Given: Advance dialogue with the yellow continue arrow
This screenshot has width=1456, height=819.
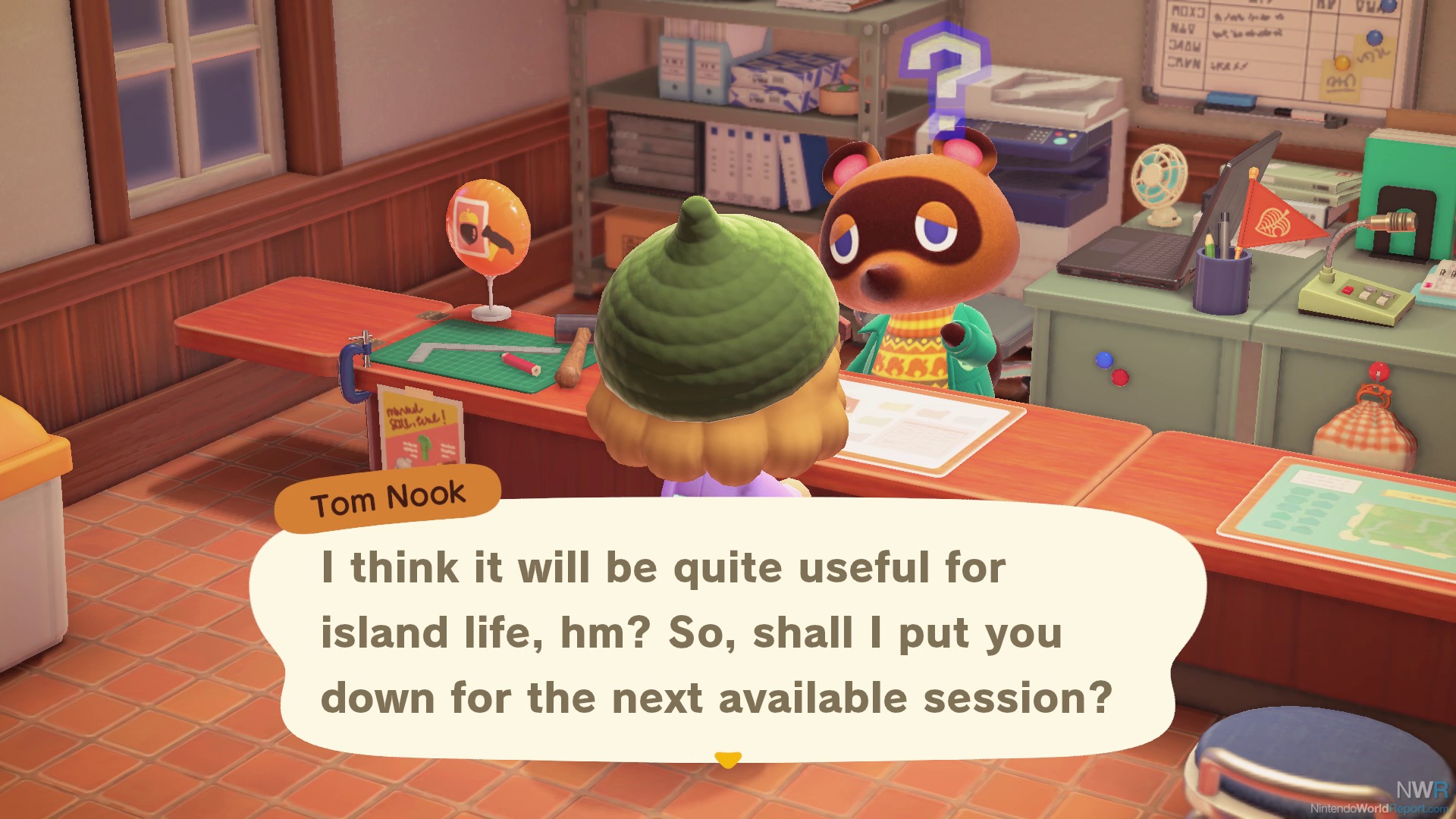Looking at the screenshot, I should click(728, 759).
